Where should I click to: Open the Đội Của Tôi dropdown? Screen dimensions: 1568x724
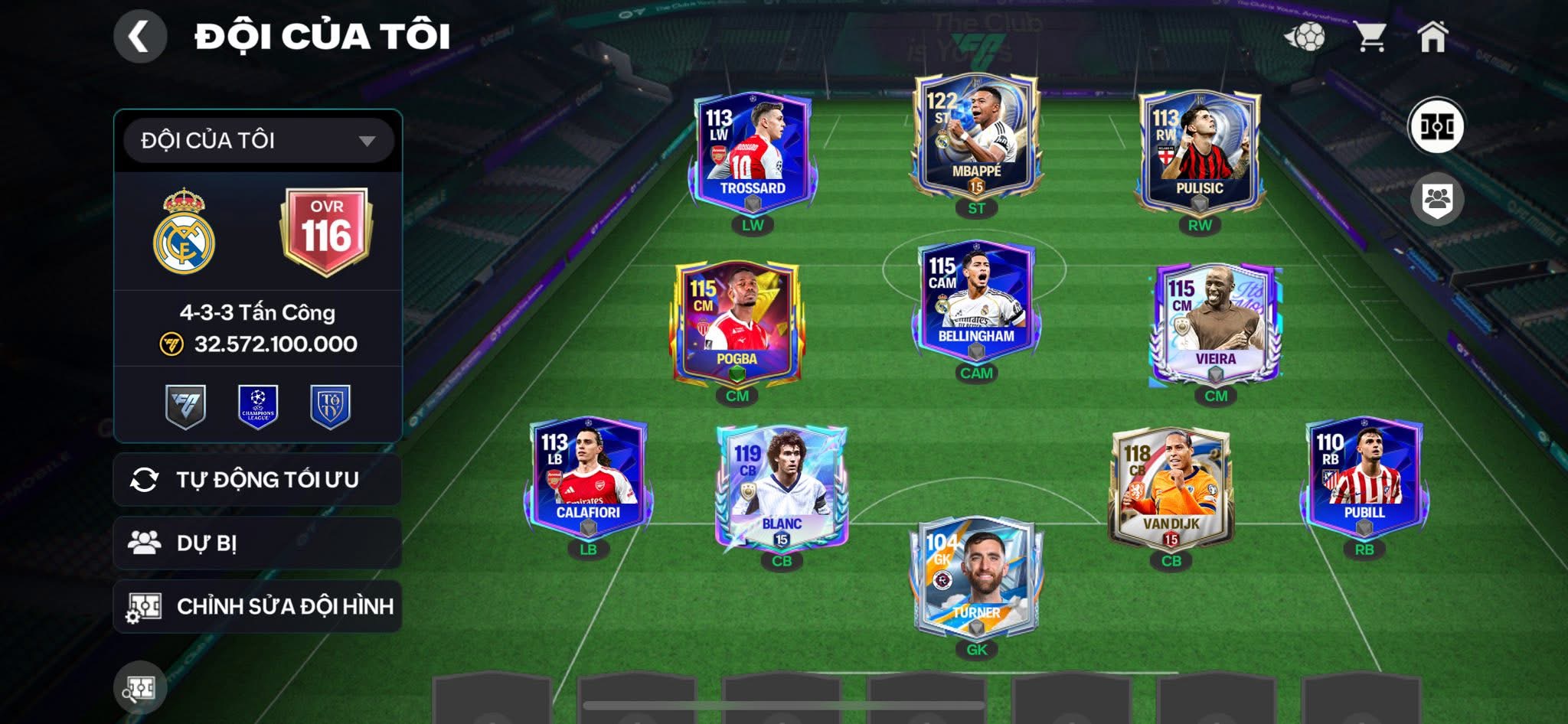pos(258,141)
